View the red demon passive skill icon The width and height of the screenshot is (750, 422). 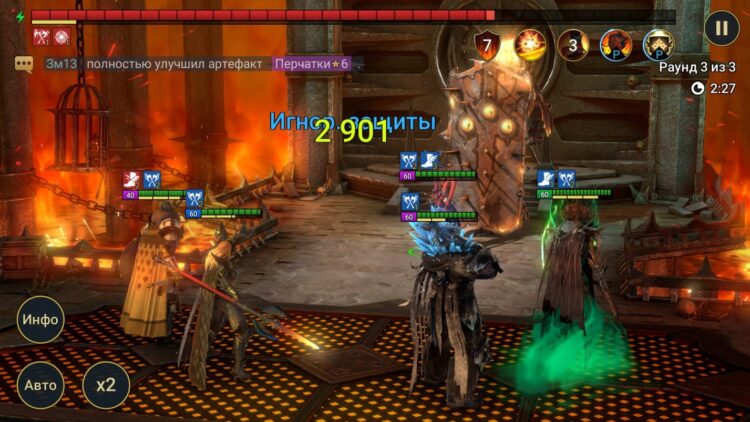tap(615, 45)
